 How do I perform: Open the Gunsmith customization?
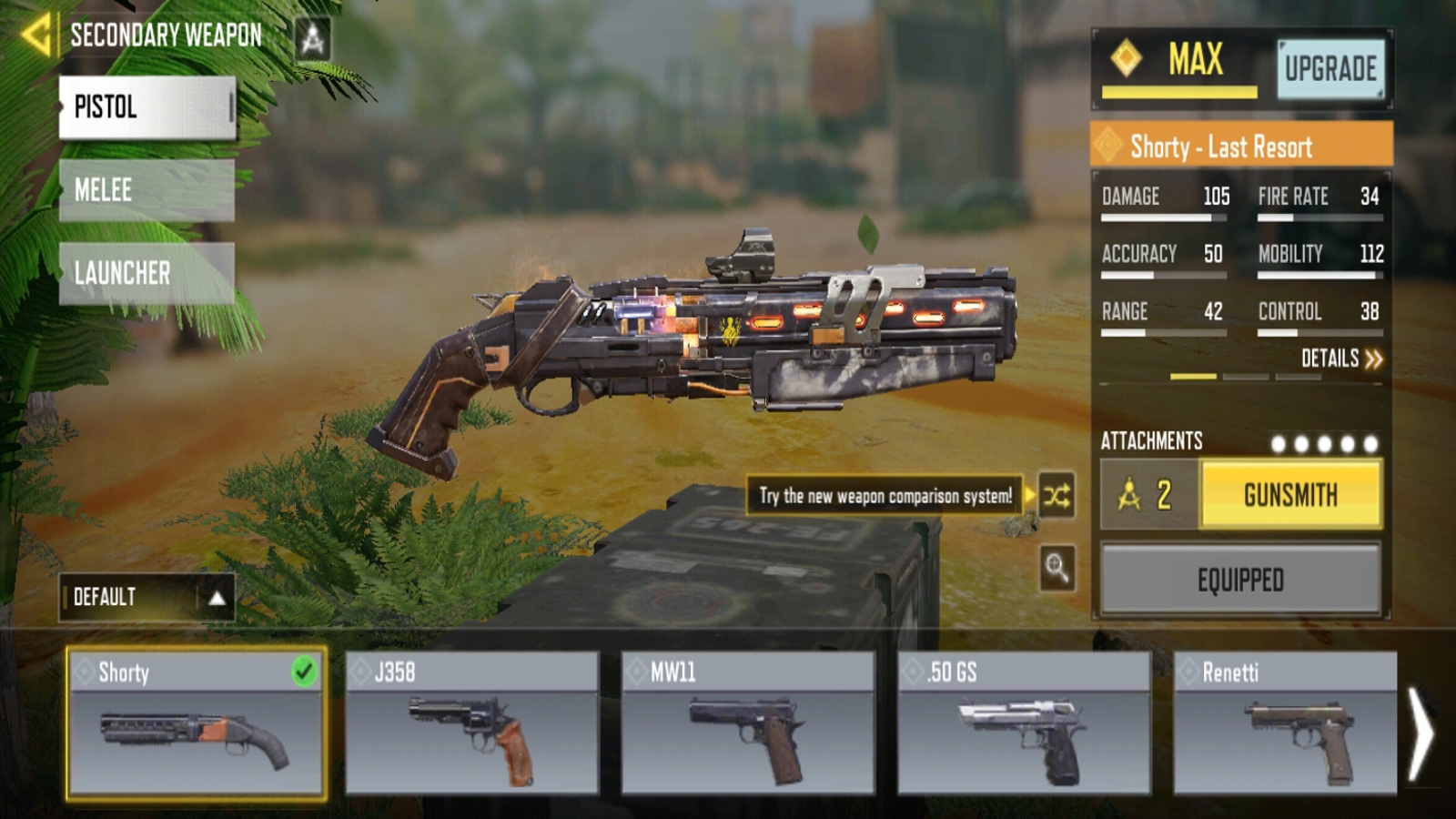pyautogui.click(x=1290, y=495)
